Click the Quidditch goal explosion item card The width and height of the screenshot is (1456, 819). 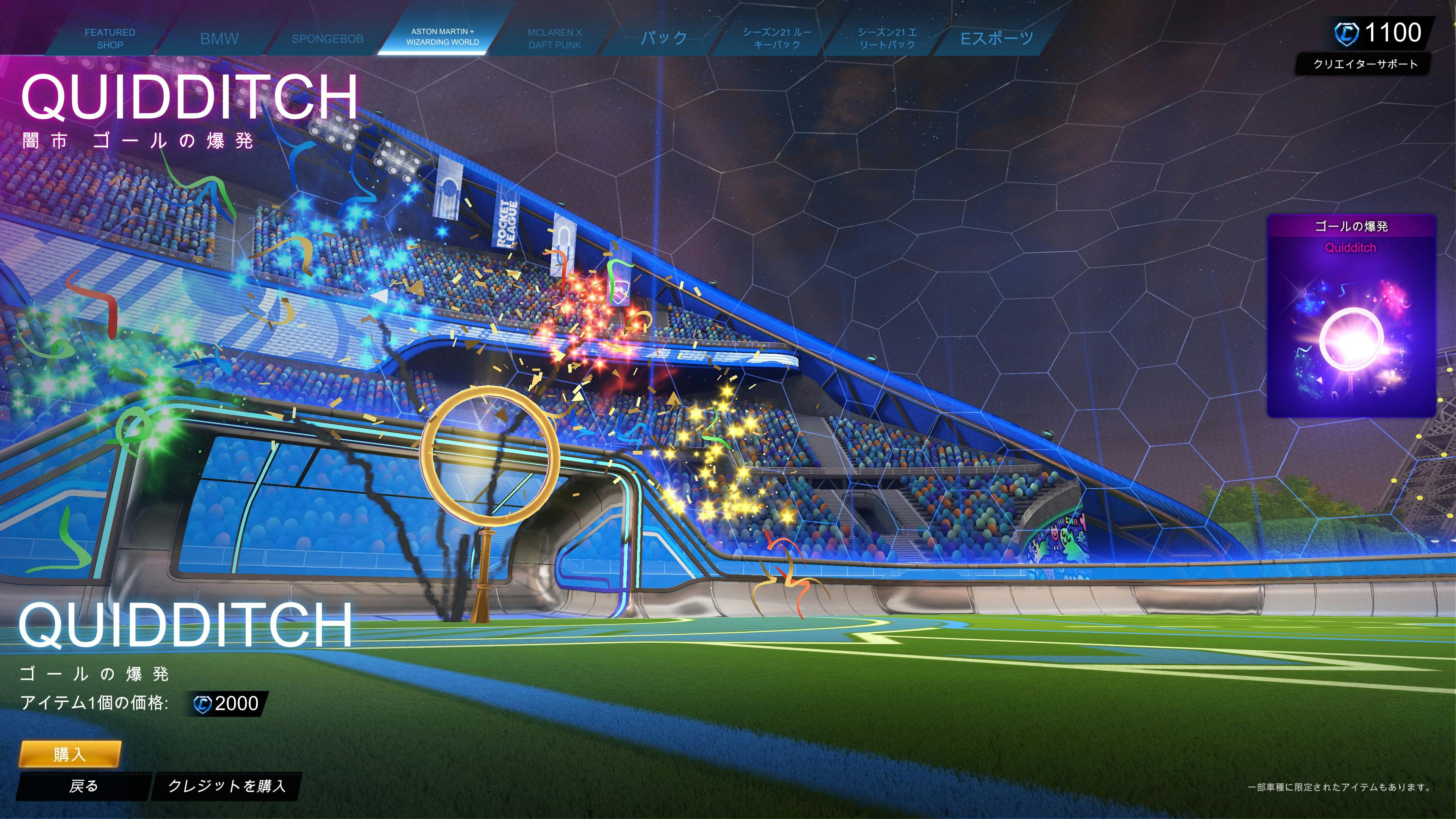[1351, 317]
